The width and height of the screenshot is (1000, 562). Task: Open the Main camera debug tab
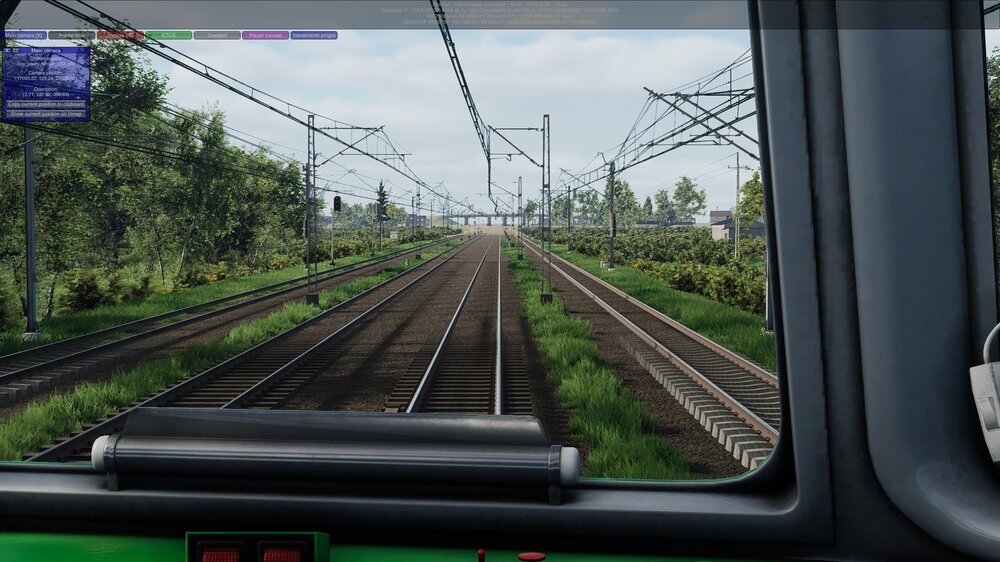pyautogui.click(x=25, y=35)
